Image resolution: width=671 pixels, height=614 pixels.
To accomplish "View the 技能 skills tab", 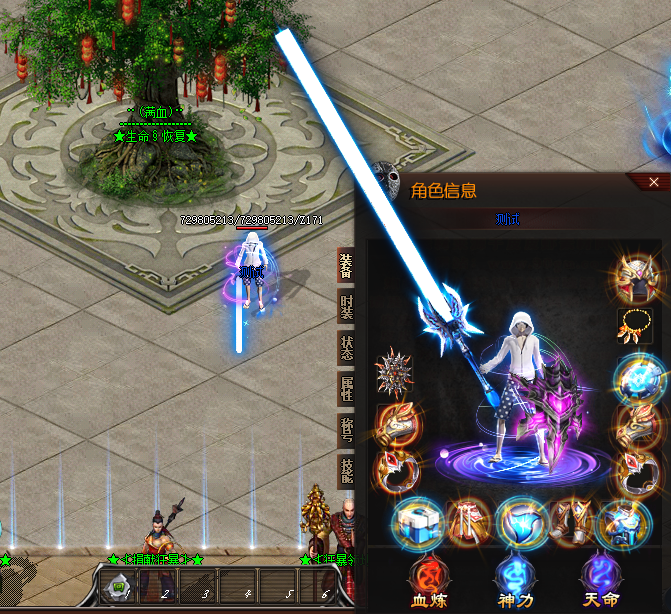I will pos(346,472).
